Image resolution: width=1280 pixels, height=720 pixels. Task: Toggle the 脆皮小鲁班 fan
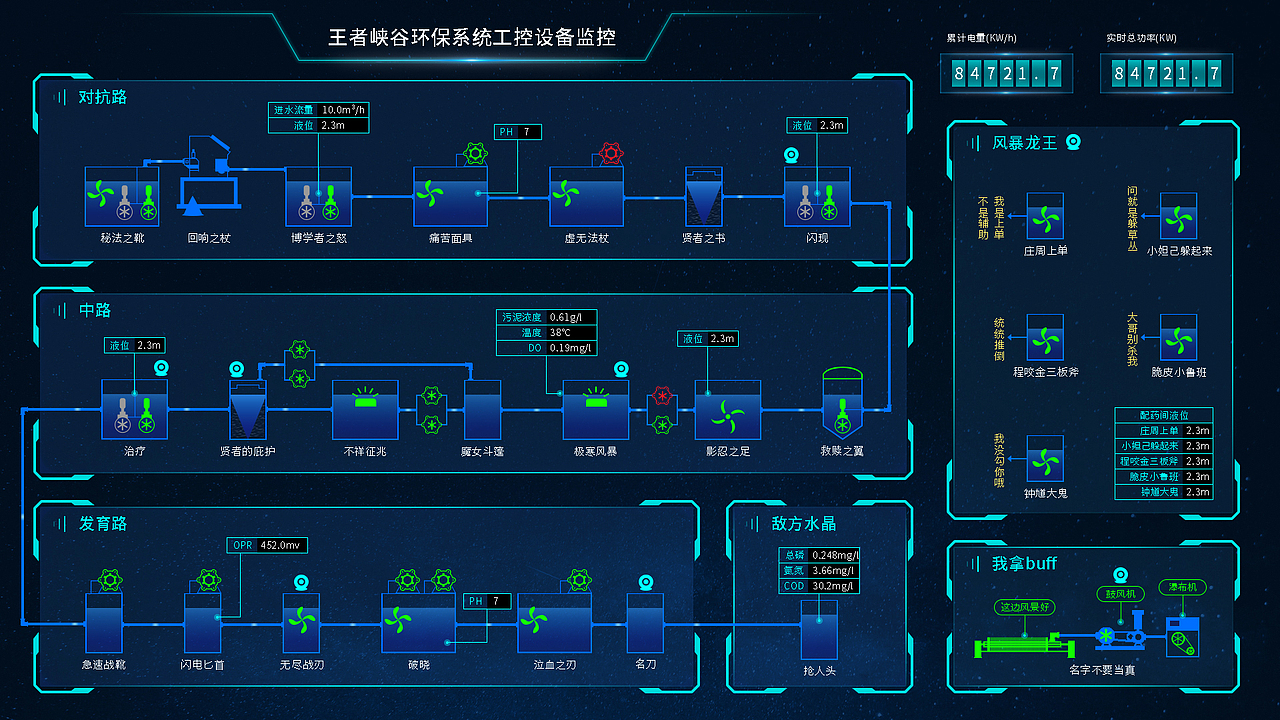(x=1178, y=341)
